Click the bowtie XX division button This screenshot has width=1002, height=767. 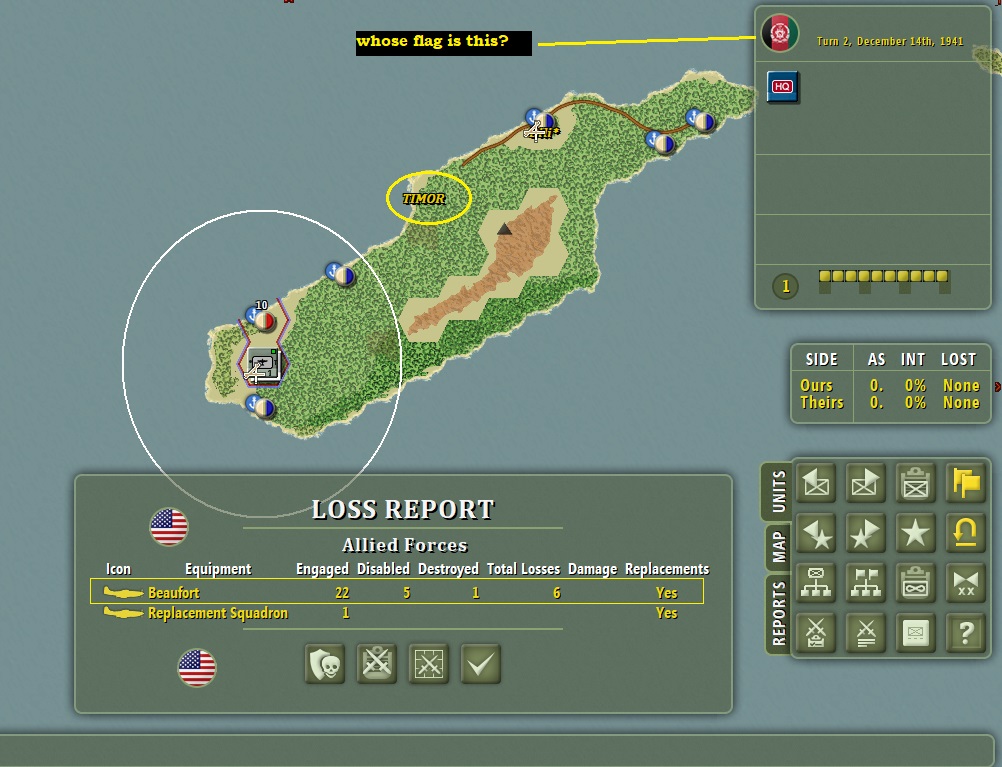966,583
